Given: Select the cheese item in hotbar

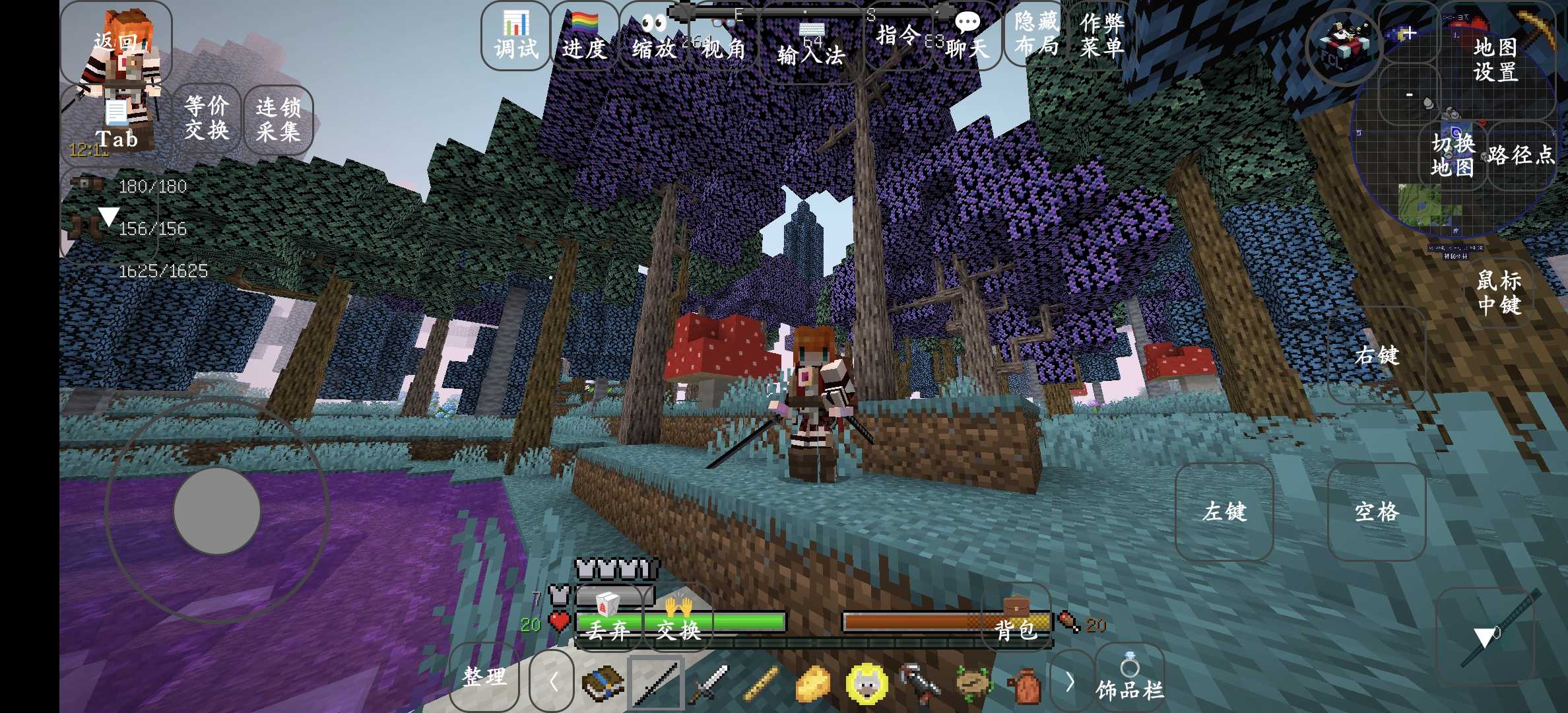Looking at the screenshot, I should coord(813,683).
